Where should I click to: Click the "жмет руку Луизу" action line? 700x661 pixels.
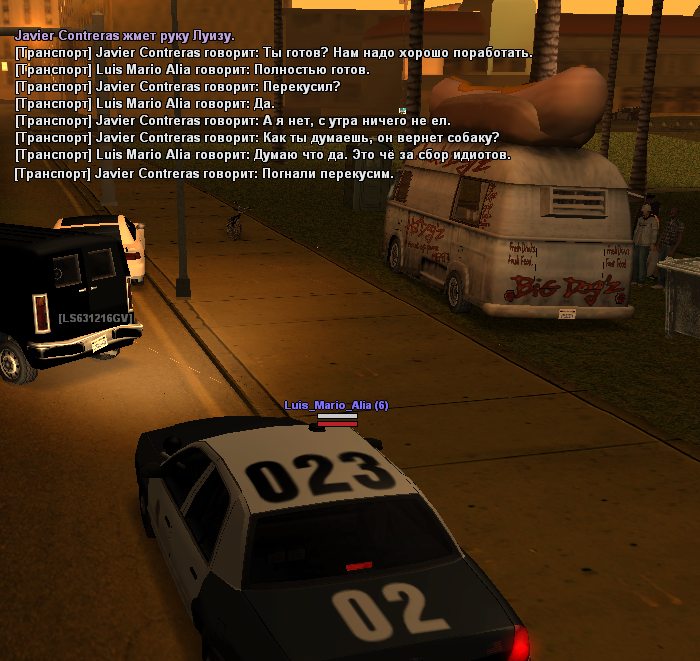click(125, 36)
